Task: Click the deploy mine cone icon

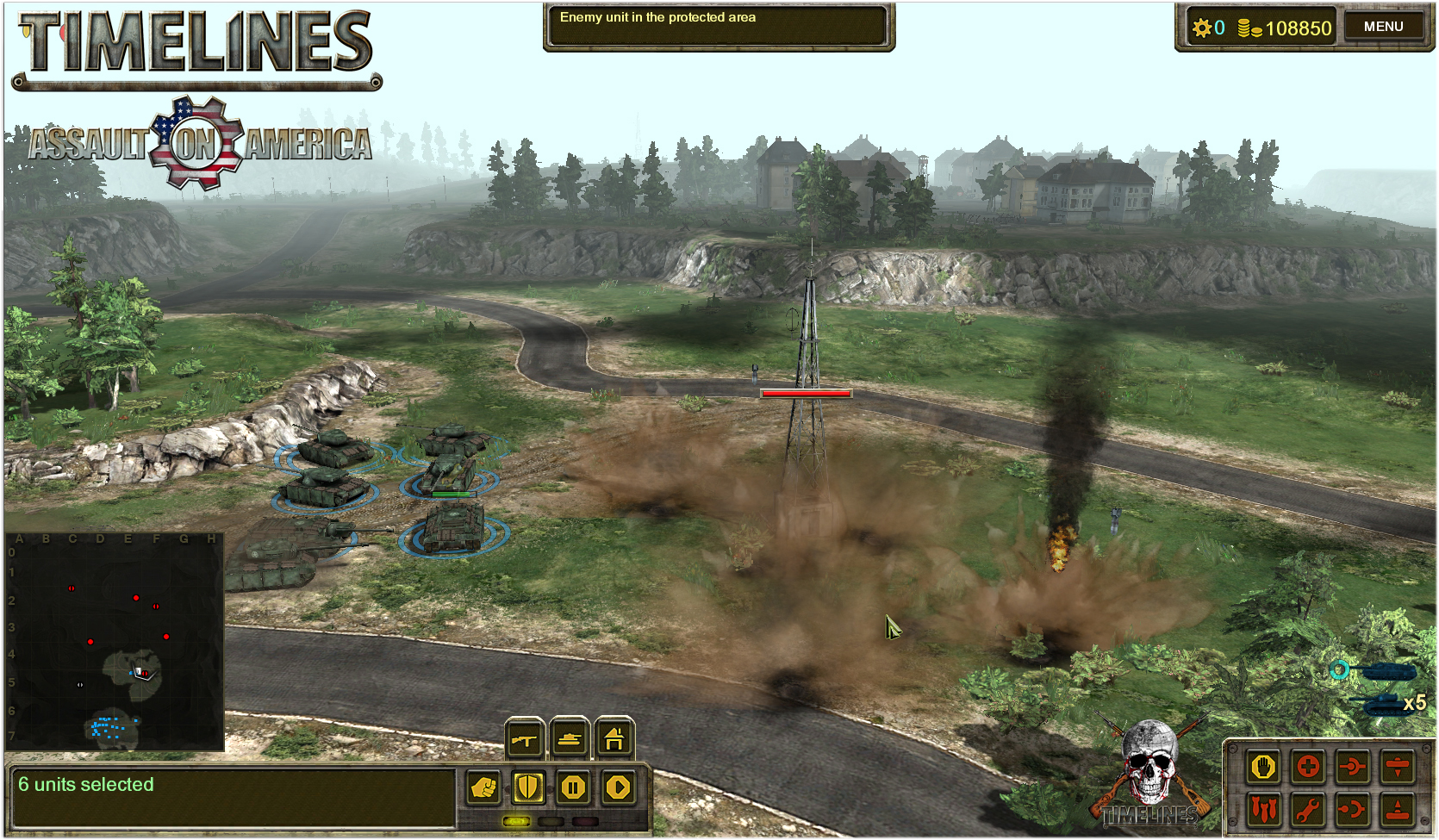Action: pos(1399,808)
